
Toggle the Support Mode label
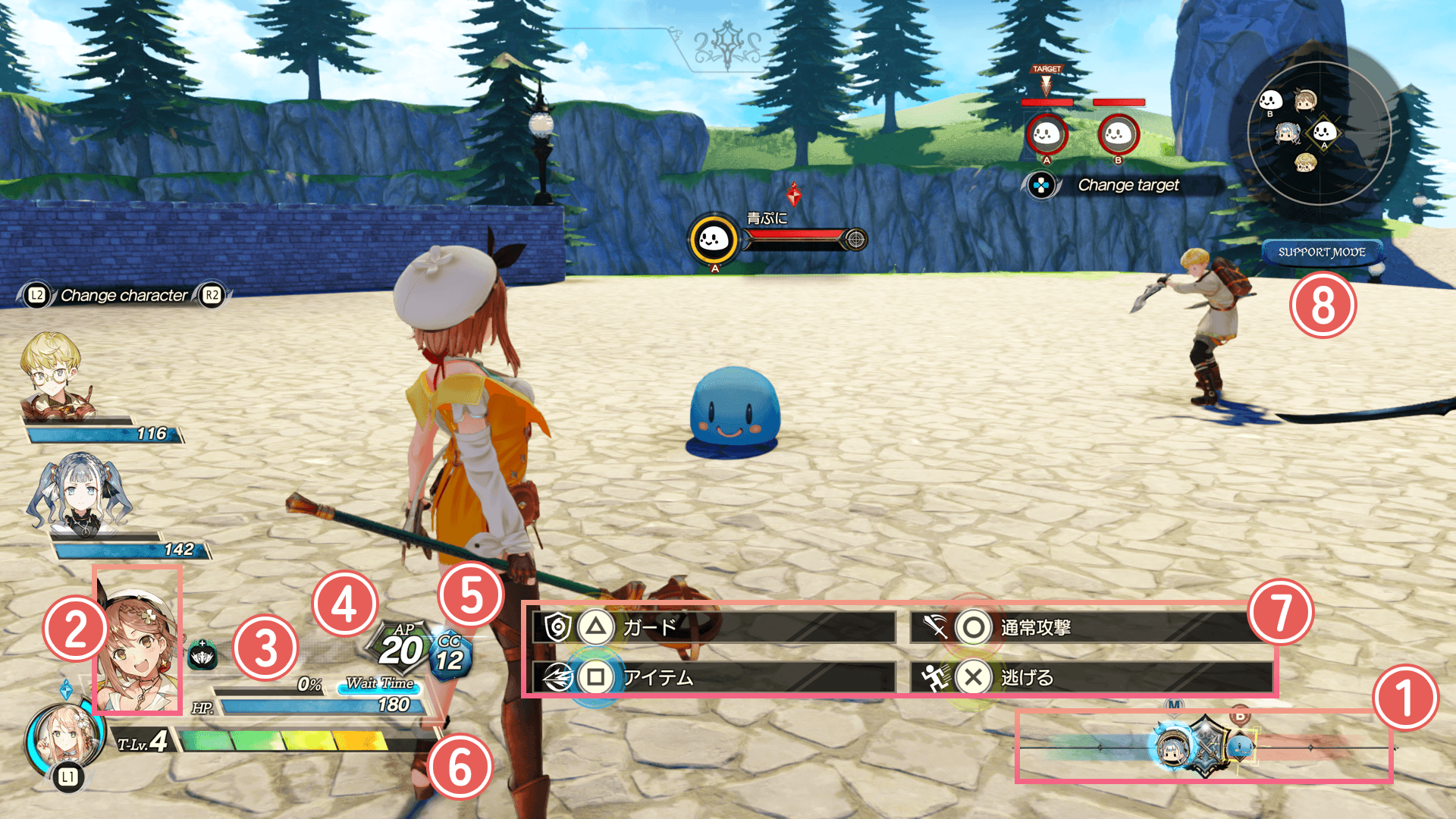click(x=1321, y=252)
